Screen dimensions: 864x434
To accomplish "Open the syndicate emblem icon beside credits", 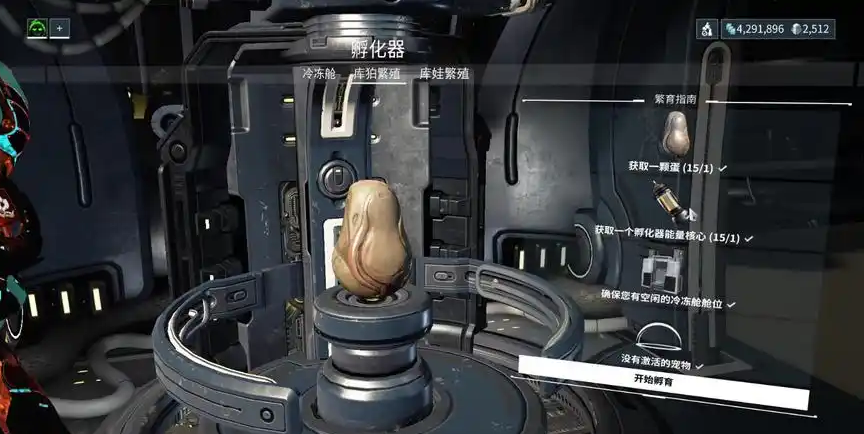I will [708, 29].
